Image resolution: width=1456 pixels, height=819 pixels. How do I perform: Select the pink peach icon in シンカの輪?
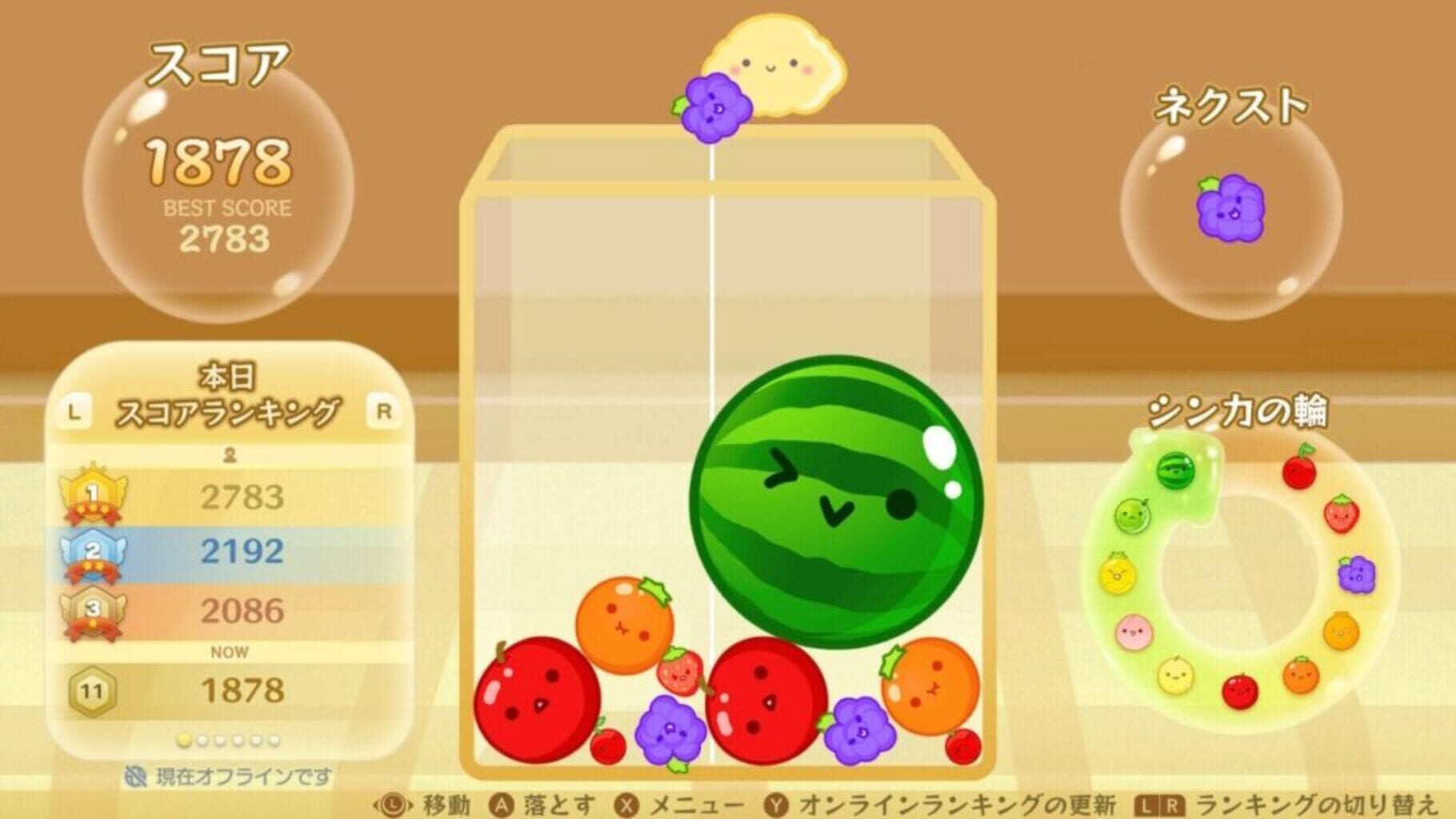click(1134, 630)
